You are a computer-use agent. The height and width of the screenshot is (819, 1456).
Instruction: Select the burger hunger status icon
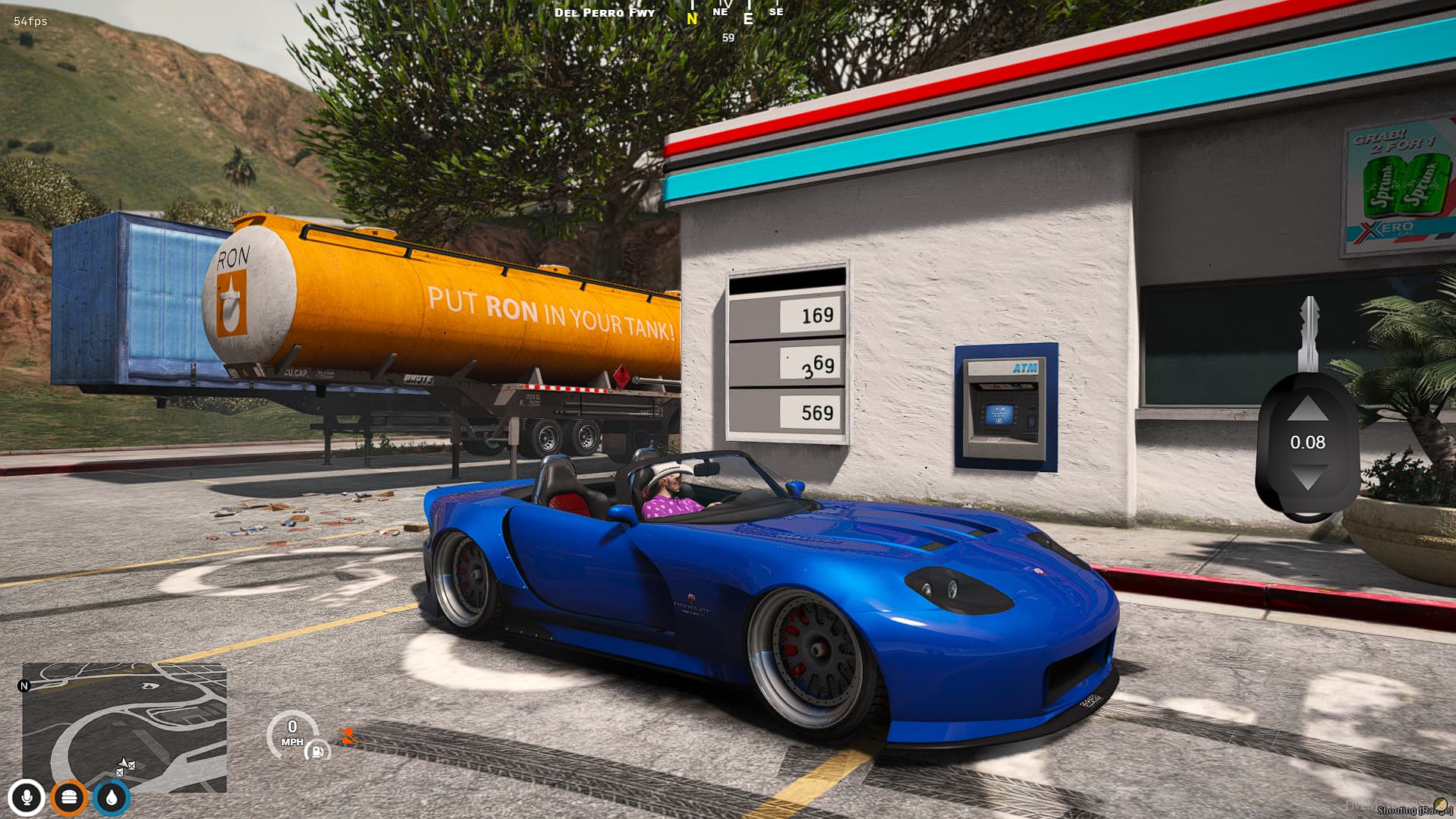click(x=69, y=798)
